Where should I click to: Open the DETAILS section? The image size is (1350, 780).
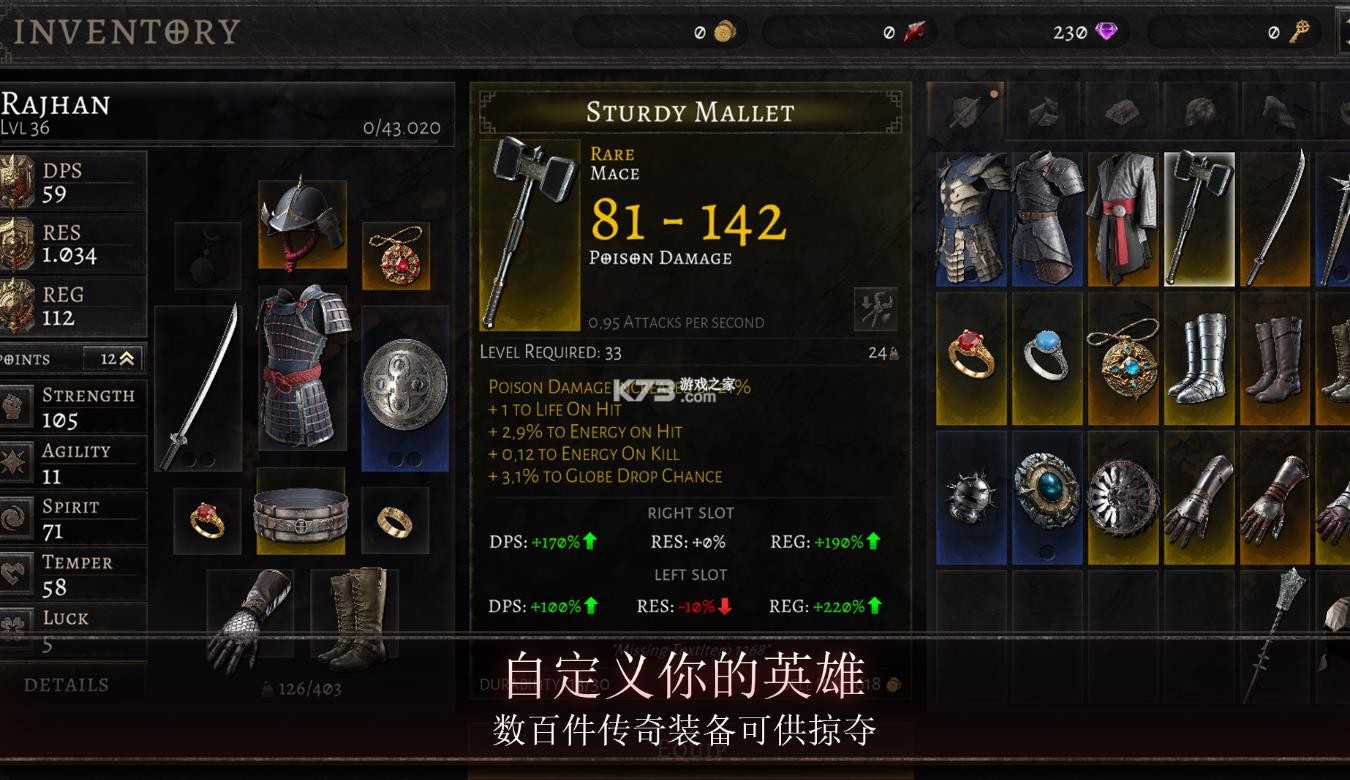tap(65, 684)
